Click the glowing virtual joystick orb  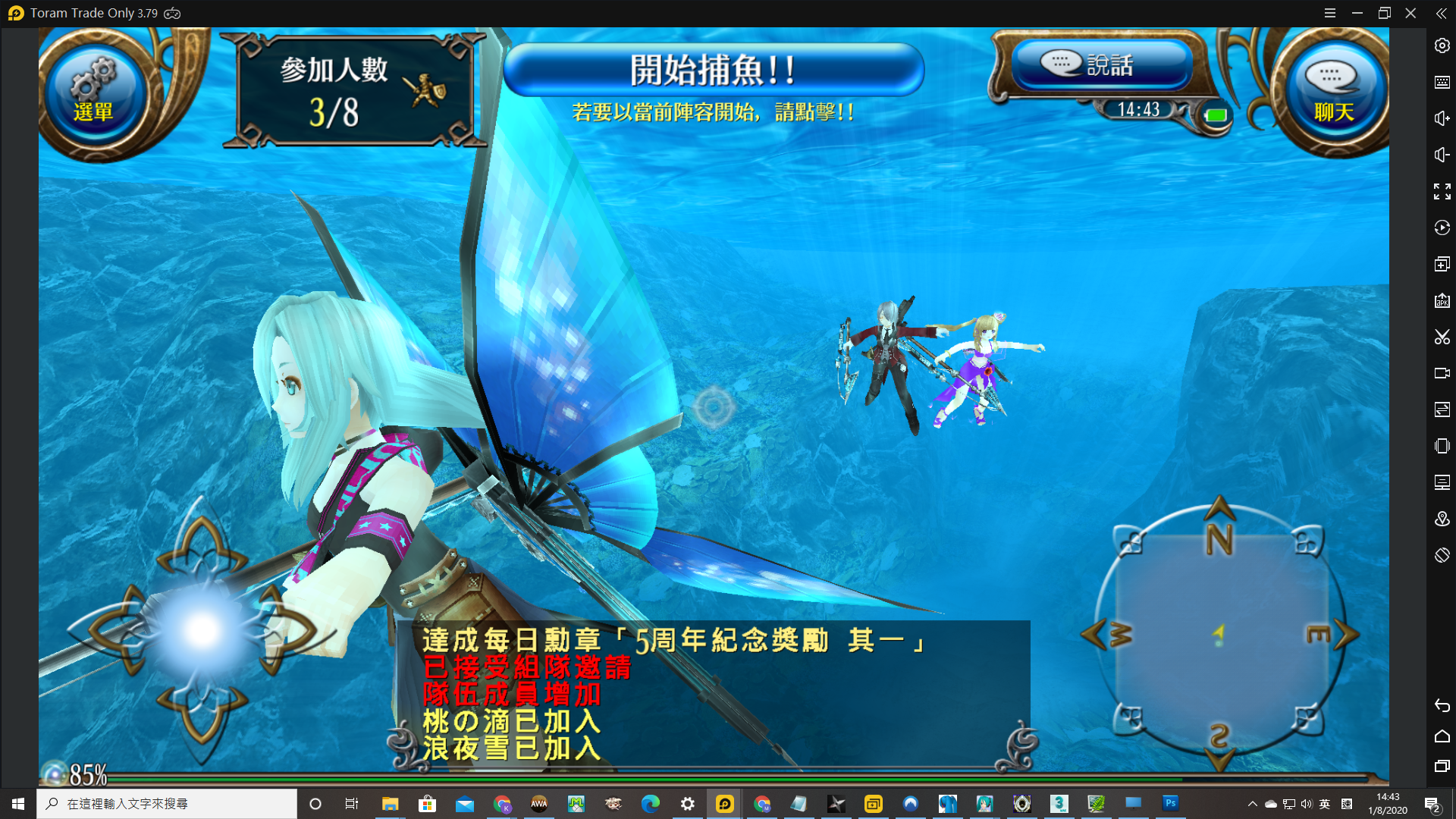202,629
